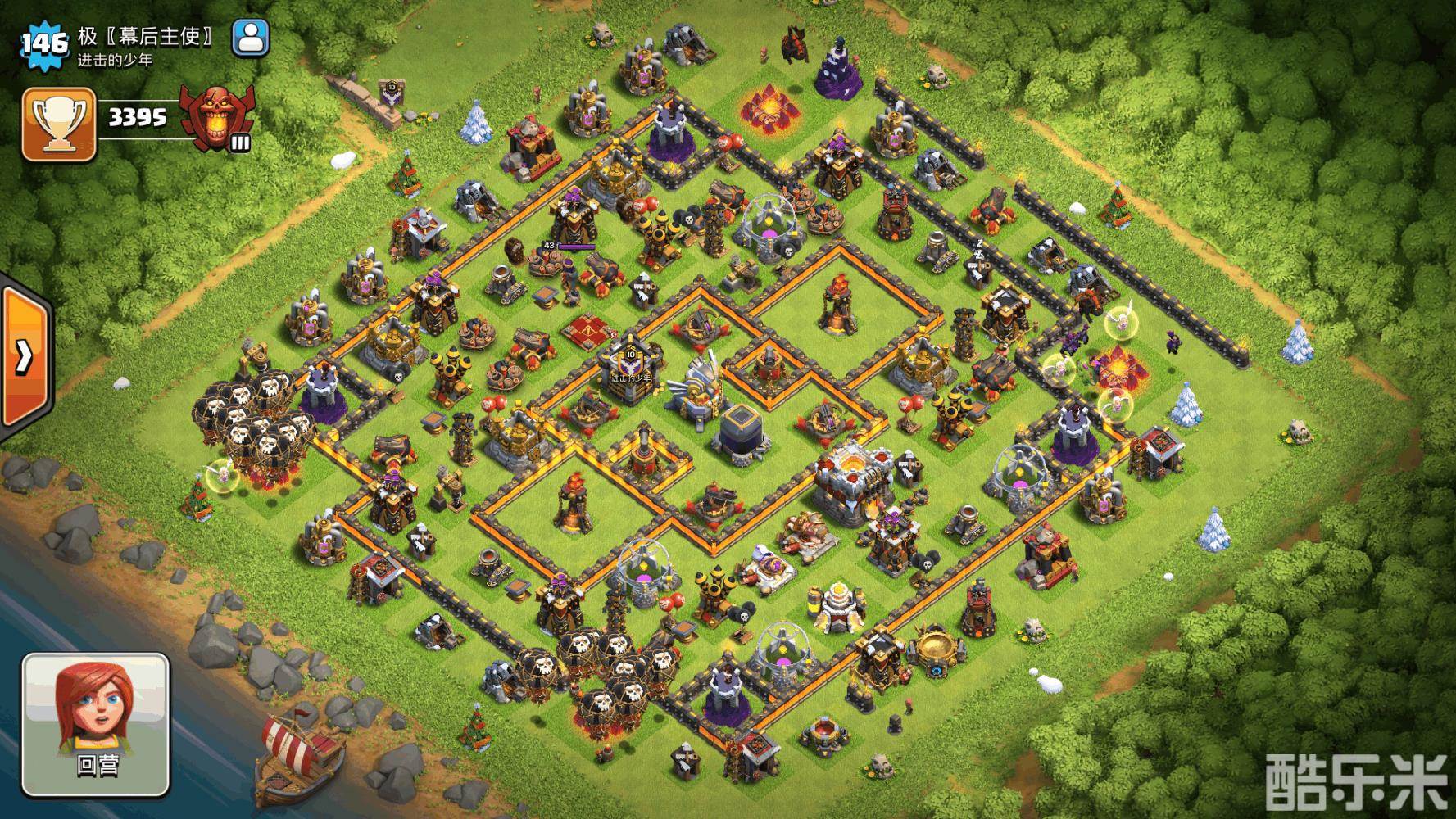Screen dimensions: 1456x819
Task: Click the gold trophy icon
Action: (x=59, y=125)
